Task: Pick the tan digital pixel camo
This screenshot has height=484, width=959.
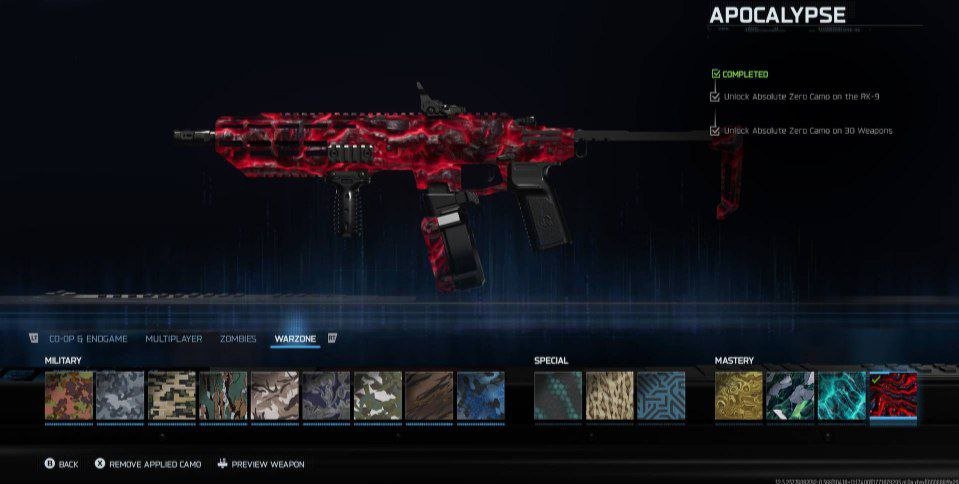Action: pos(172,395)
